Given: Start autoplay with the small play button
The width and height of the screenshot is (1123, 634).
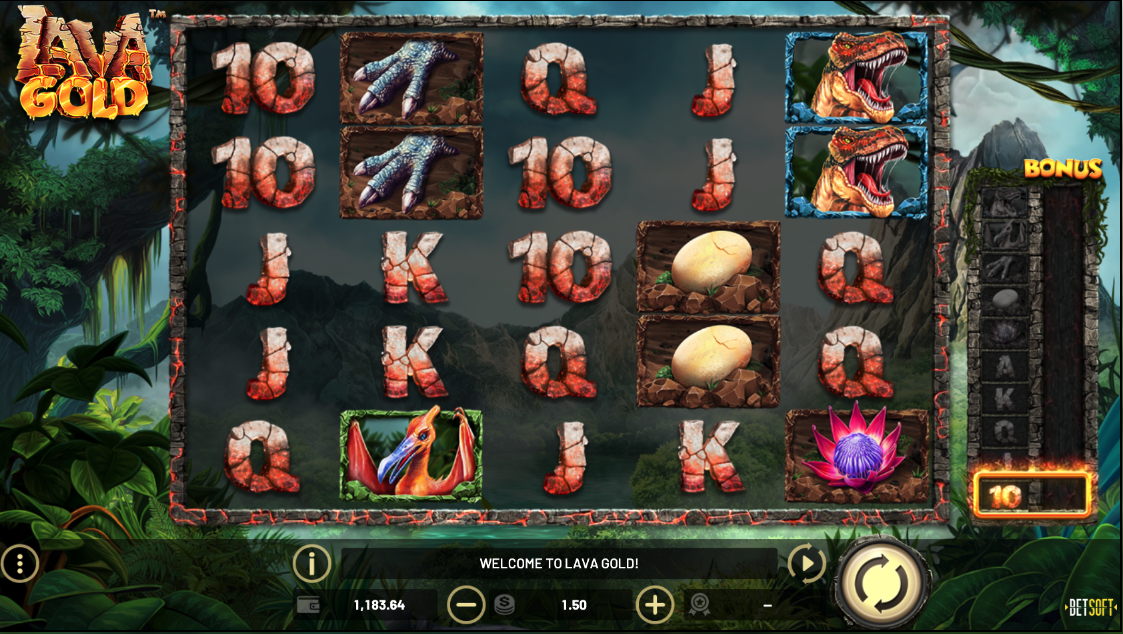Looking at the screenshot, I should [806, 565].
